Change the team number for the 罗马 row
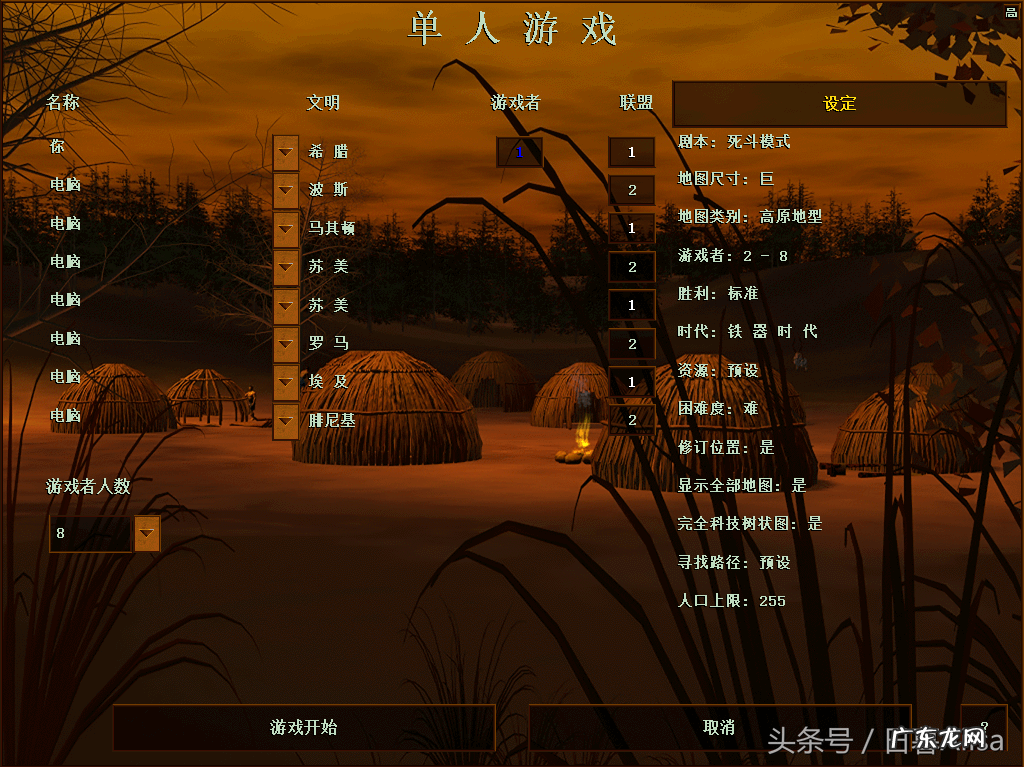This screenshot has height=767, width=1024. click(631, 344)
